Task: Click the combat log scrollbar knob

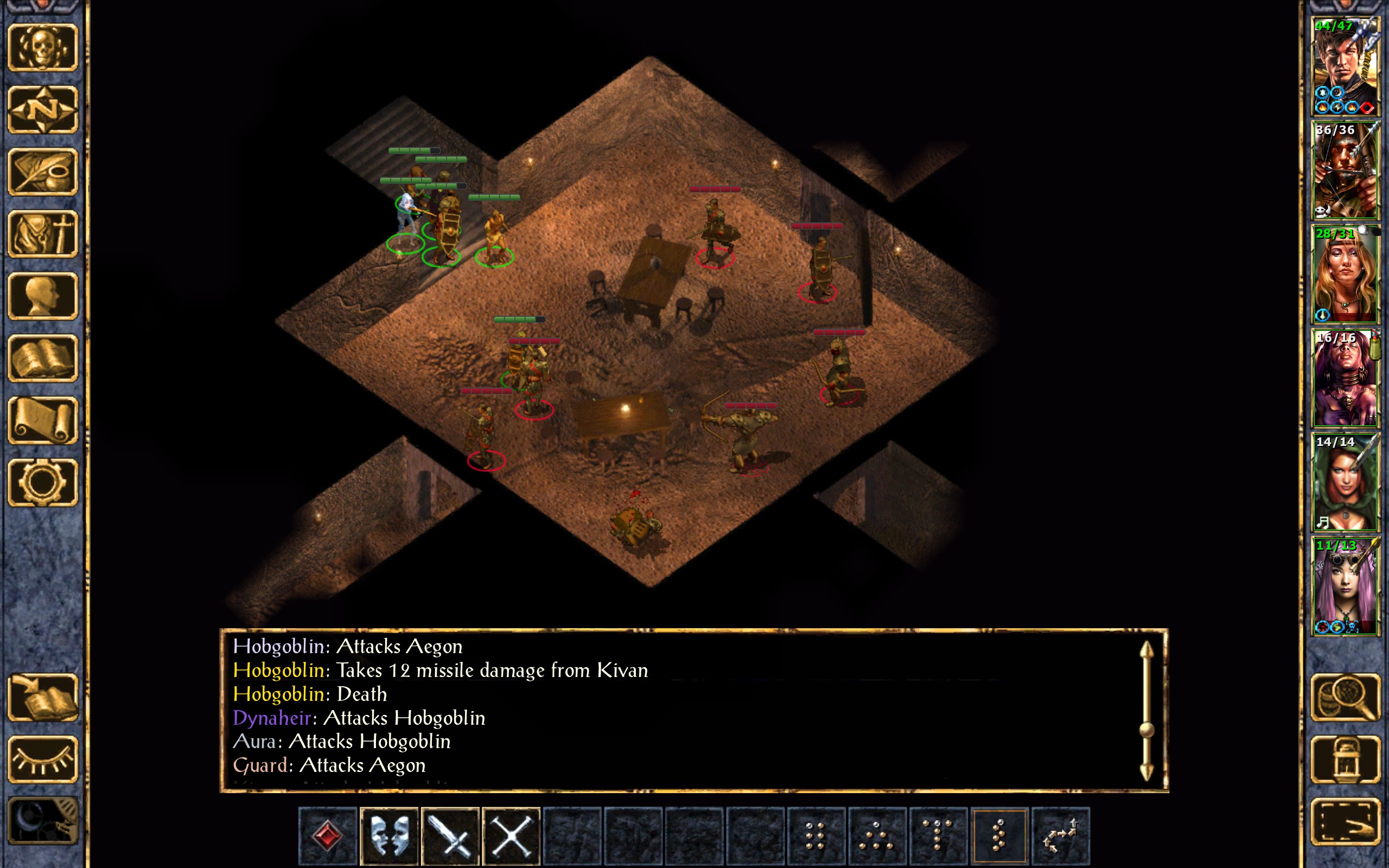Action: (1146, 730)
